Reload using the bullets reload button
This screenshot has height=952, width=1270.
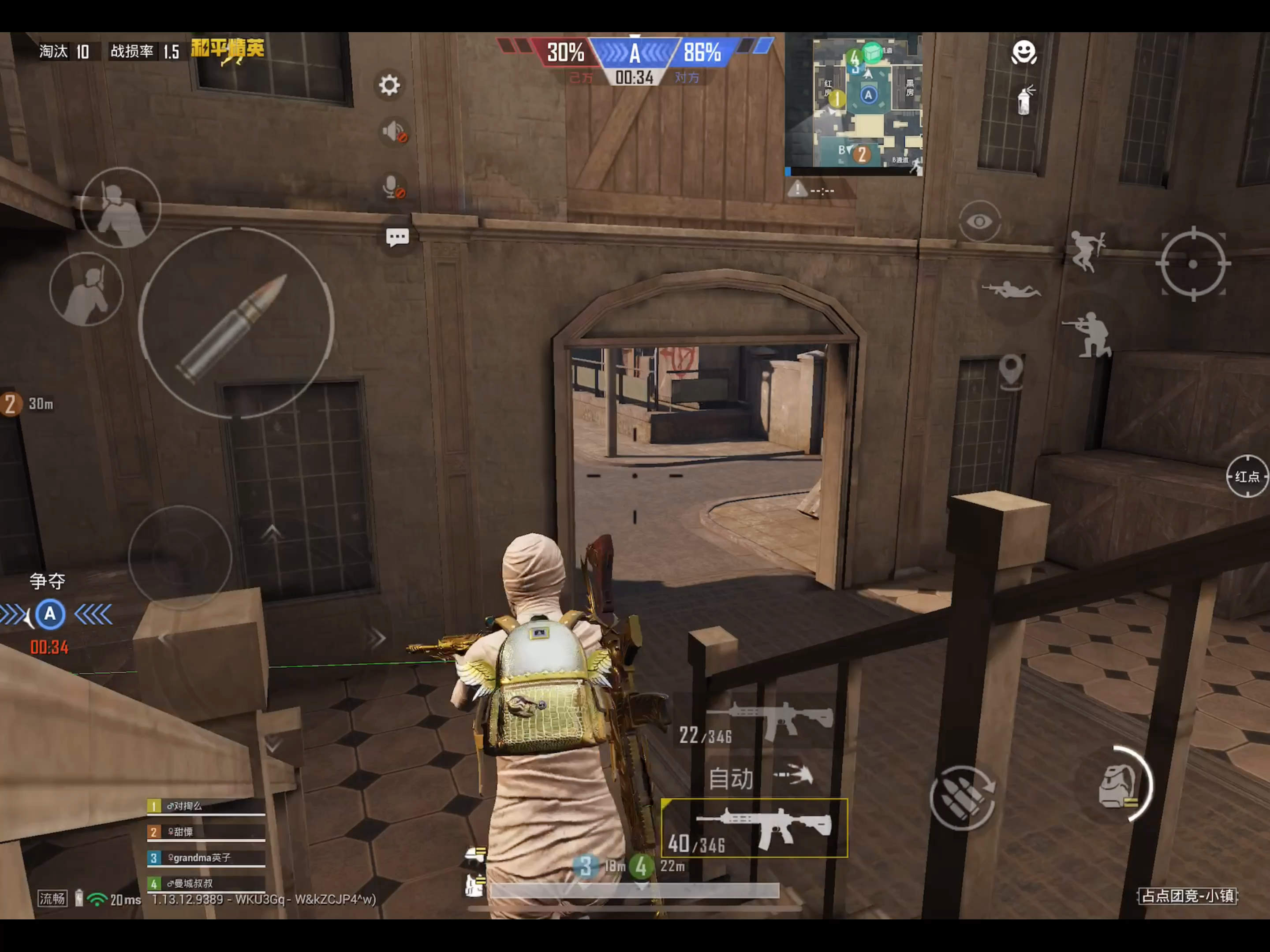click(x=963, y=798)
